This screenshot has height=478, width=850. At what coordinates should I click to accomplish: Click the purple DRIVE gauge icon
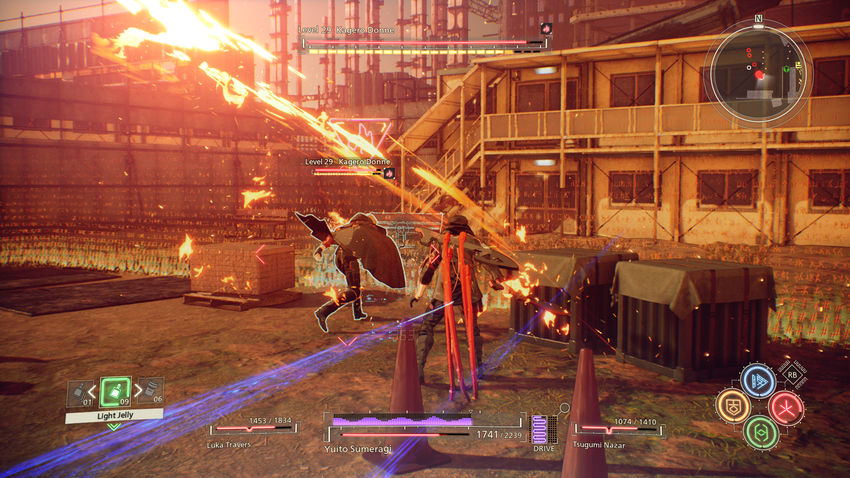coord(543,430)
